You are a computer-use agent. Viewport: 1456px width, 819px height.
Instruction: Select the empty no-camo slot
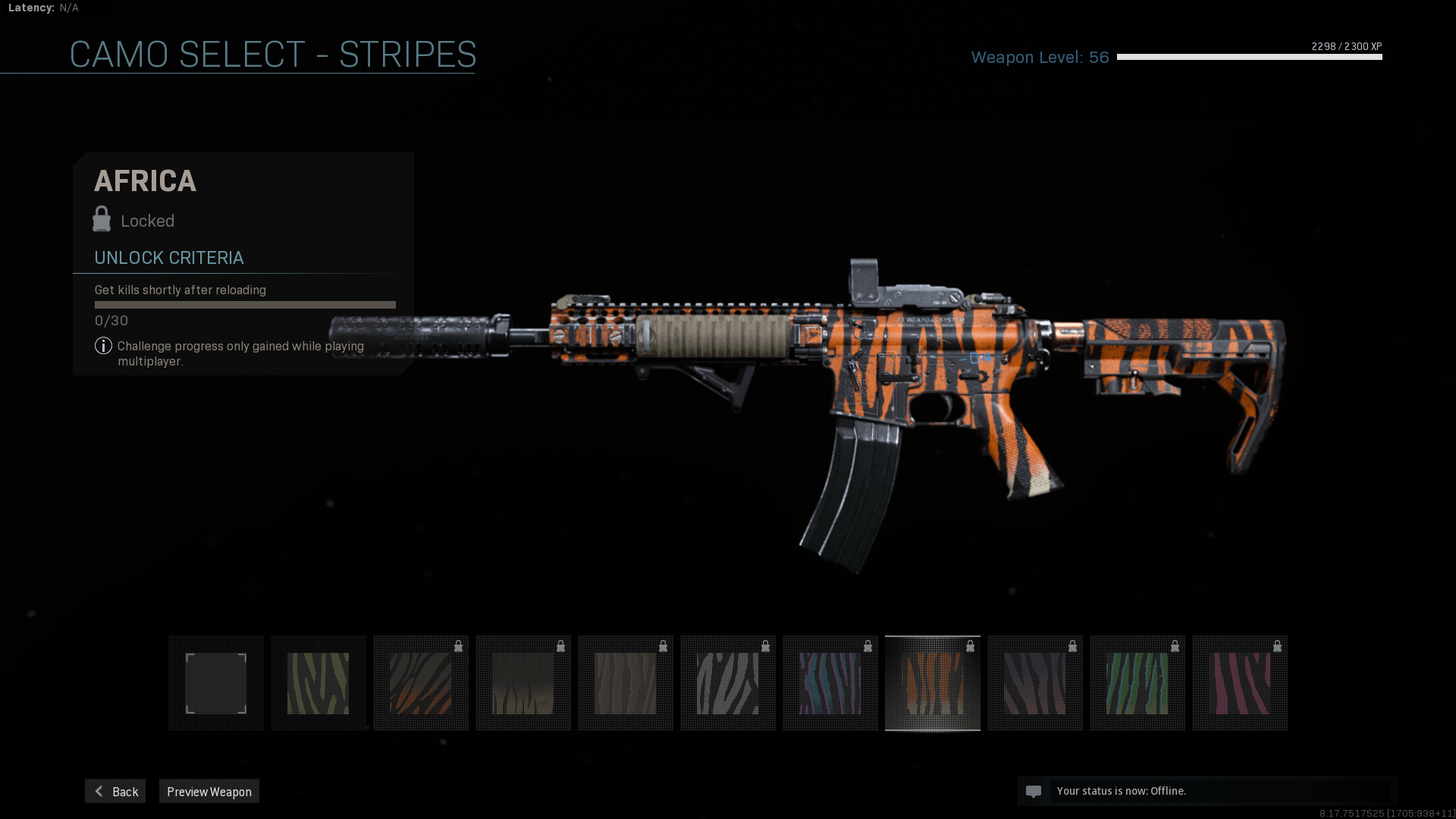coord(216,683)
